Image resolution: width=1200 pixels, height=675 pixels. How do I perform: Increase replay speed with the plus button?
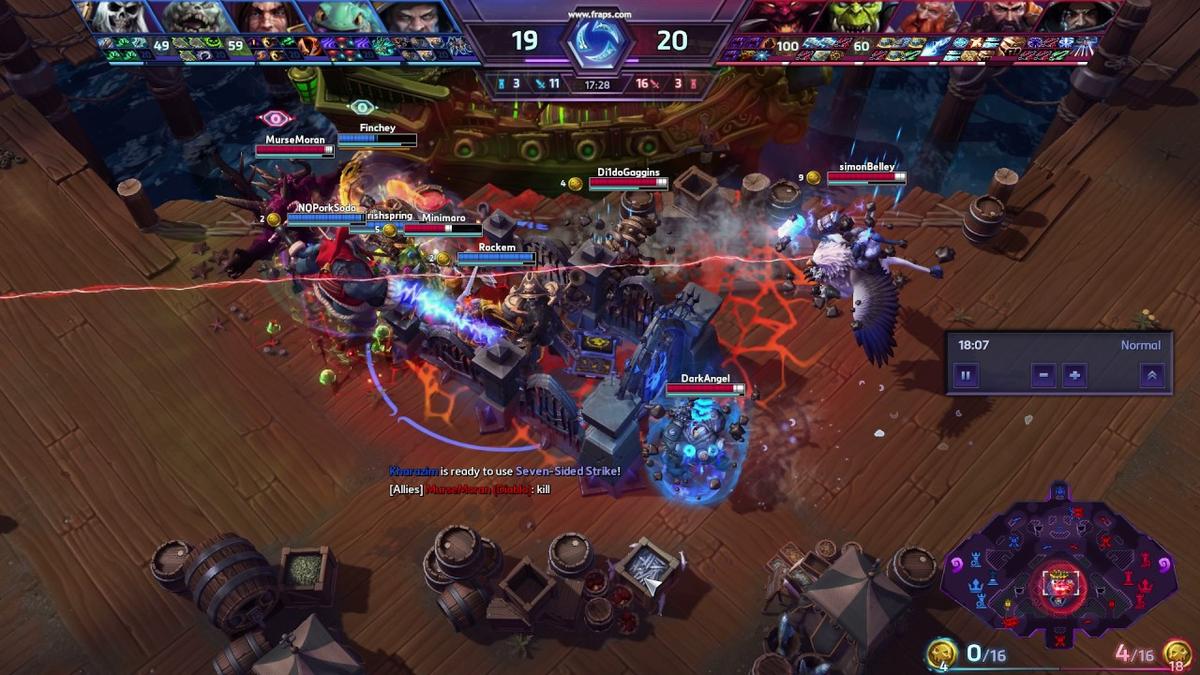click(x=1074, y=376)
